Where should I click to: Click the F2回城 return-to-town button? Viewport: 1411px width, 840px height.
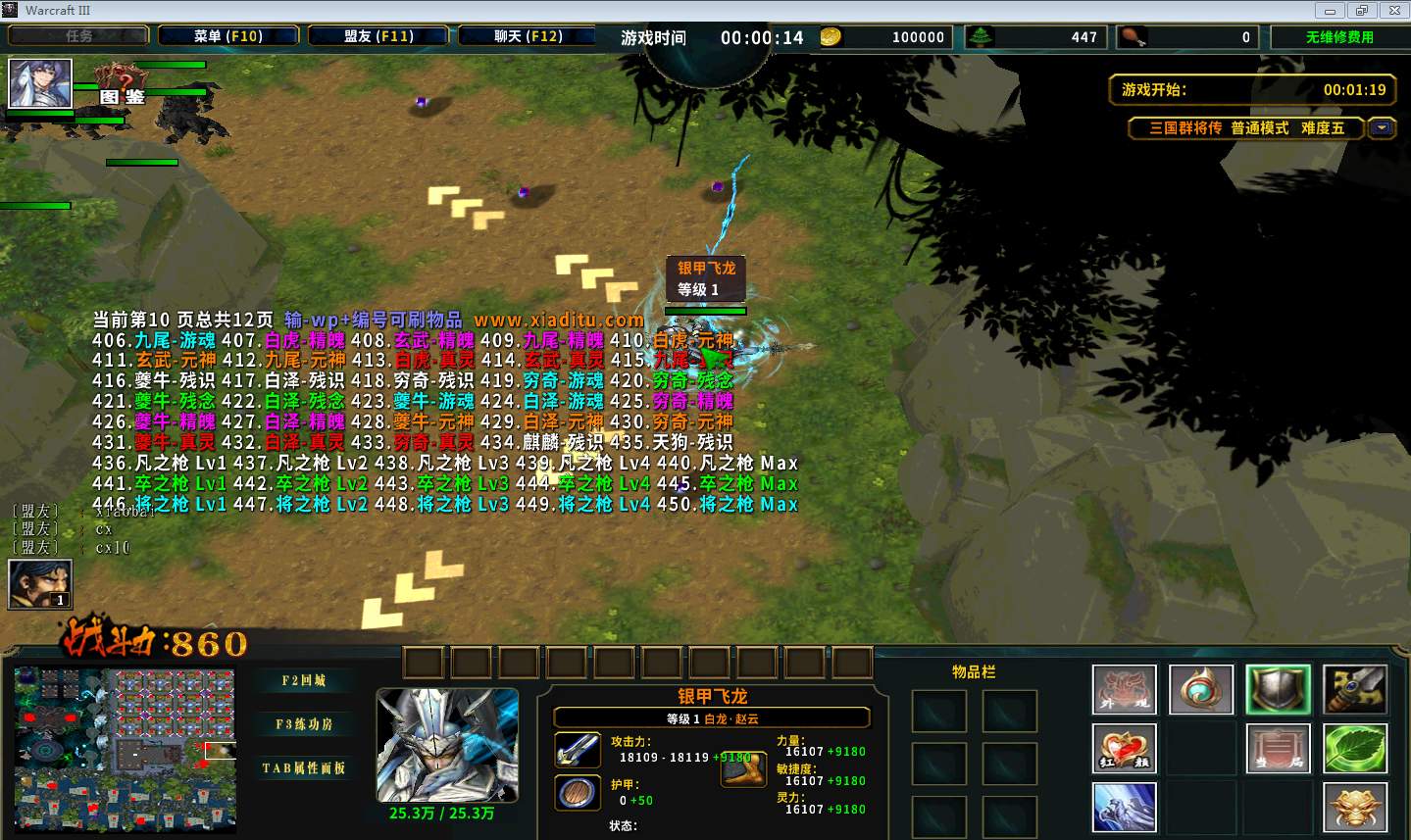(x=304, y=680)
